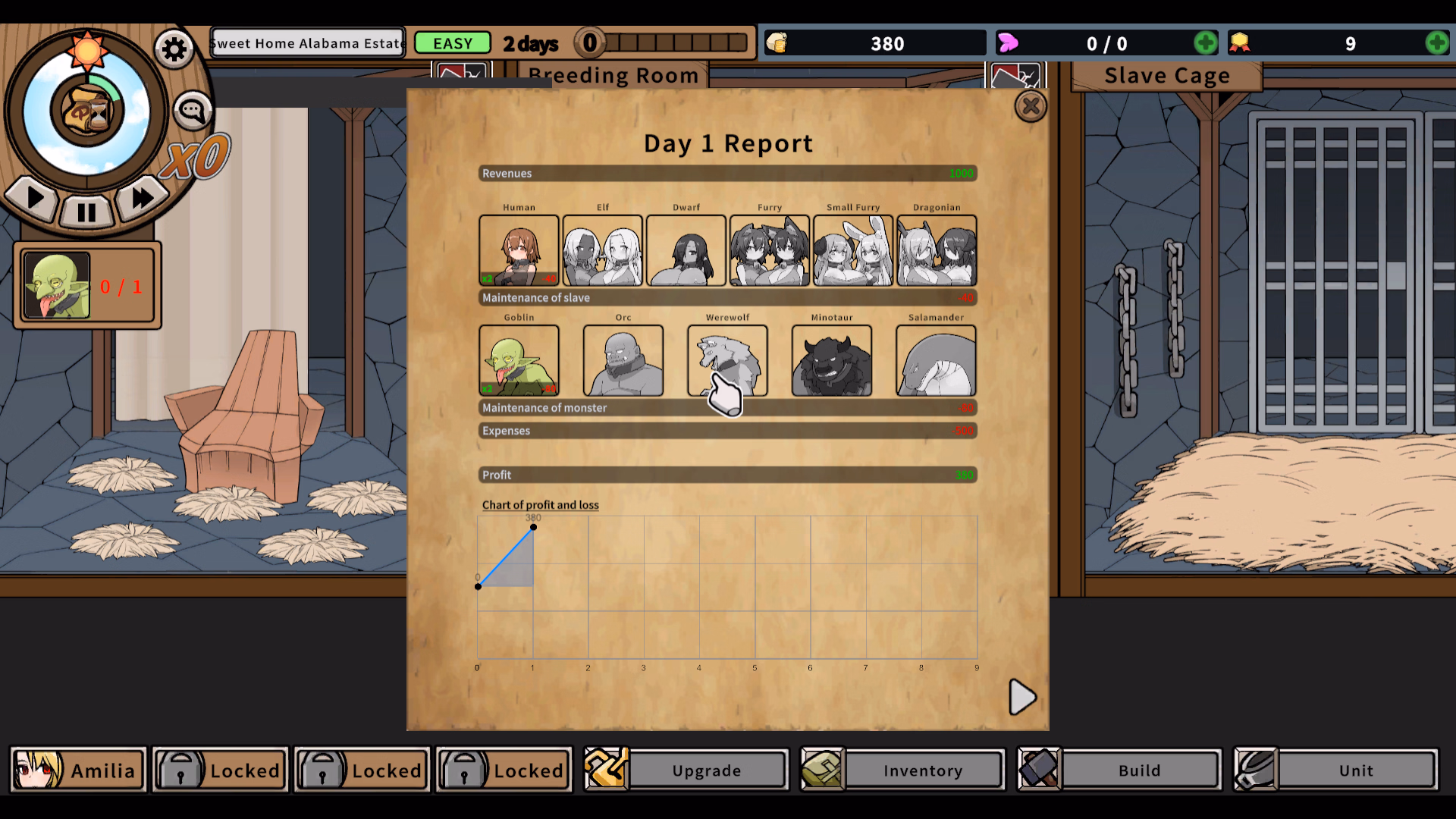Open the first Locked character slot
This screenshot has width=1456, height=819.
point(219,770)
